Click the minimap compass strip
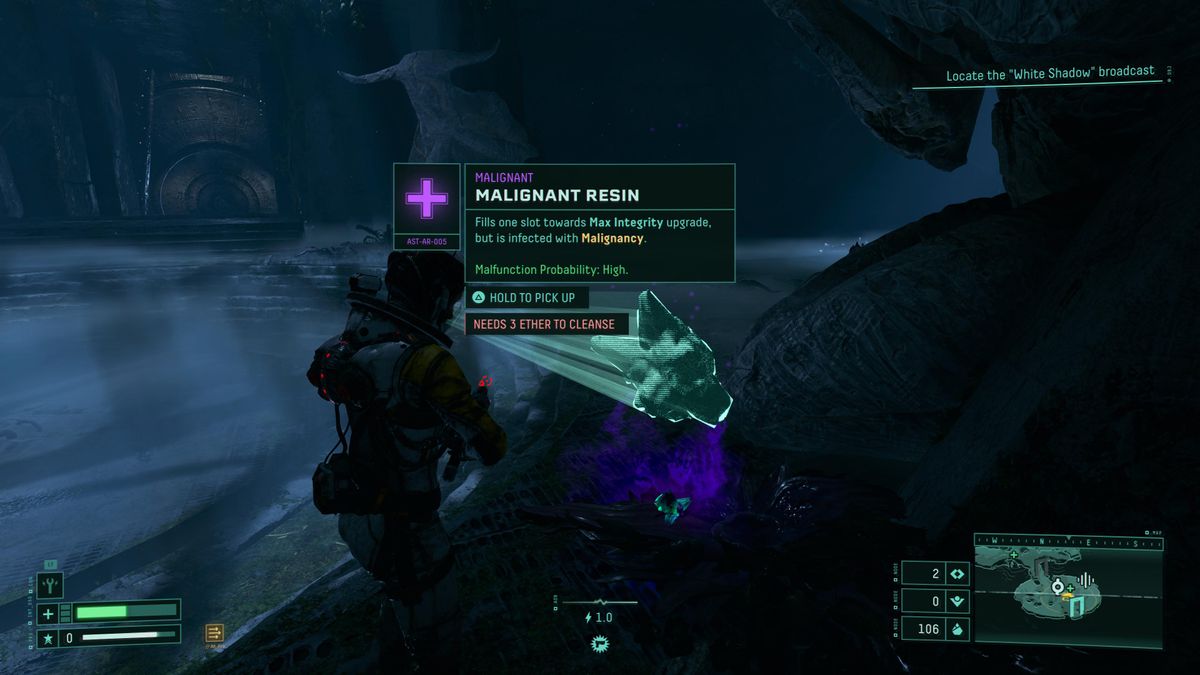The width and height of the screenshot is (1200, 675). [1068, 543]
